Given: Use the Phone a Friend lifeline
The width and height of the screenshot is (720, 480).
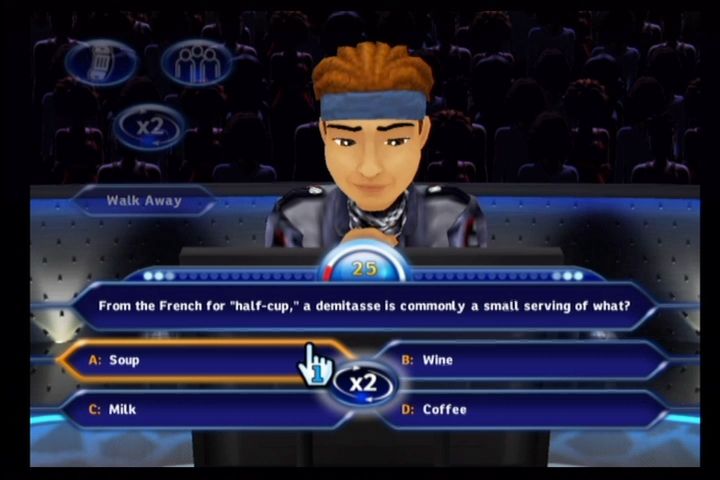Looking at the screenshot, I should tap(101, 62).
